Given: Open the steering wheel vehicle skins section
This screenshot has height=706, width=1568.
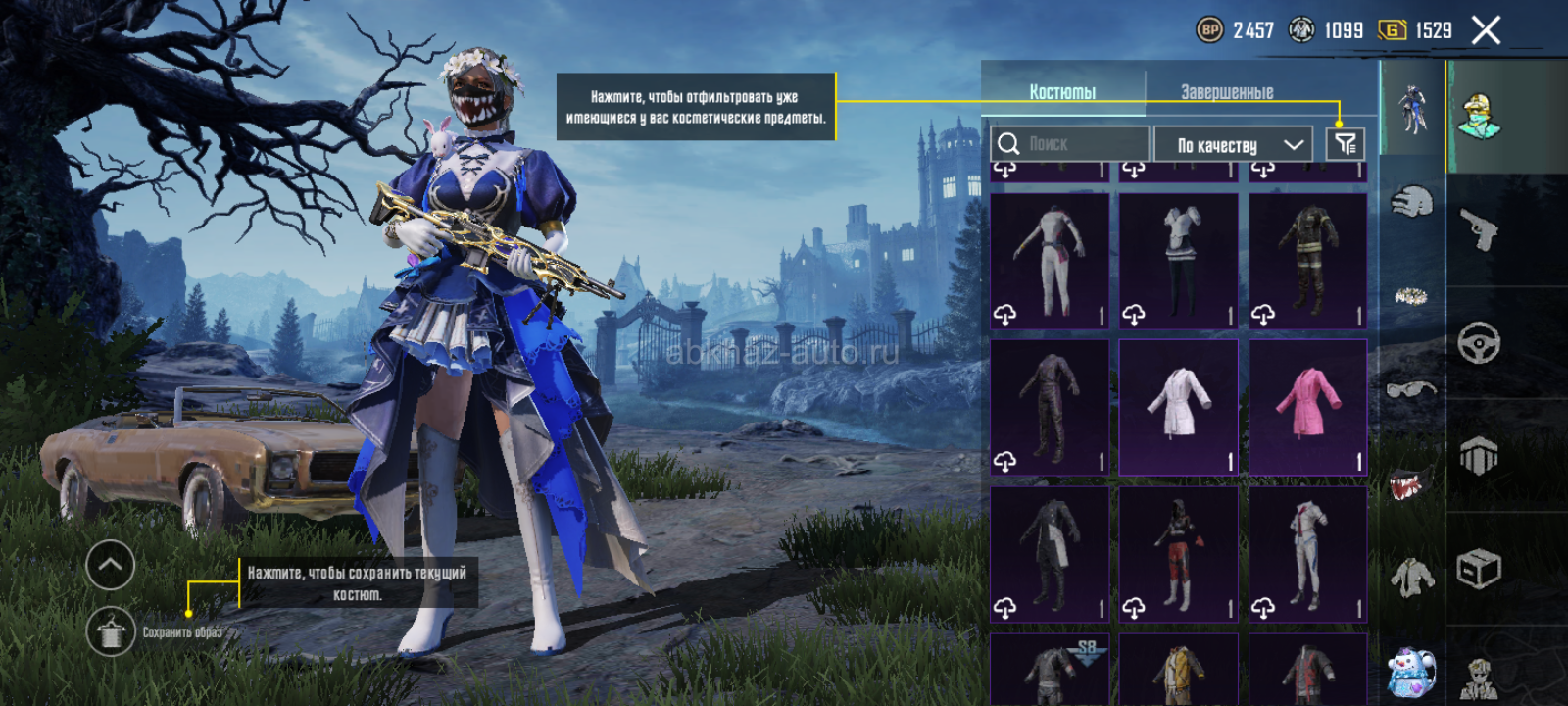Looking at the screenshot, I should tap(1480, 343).
